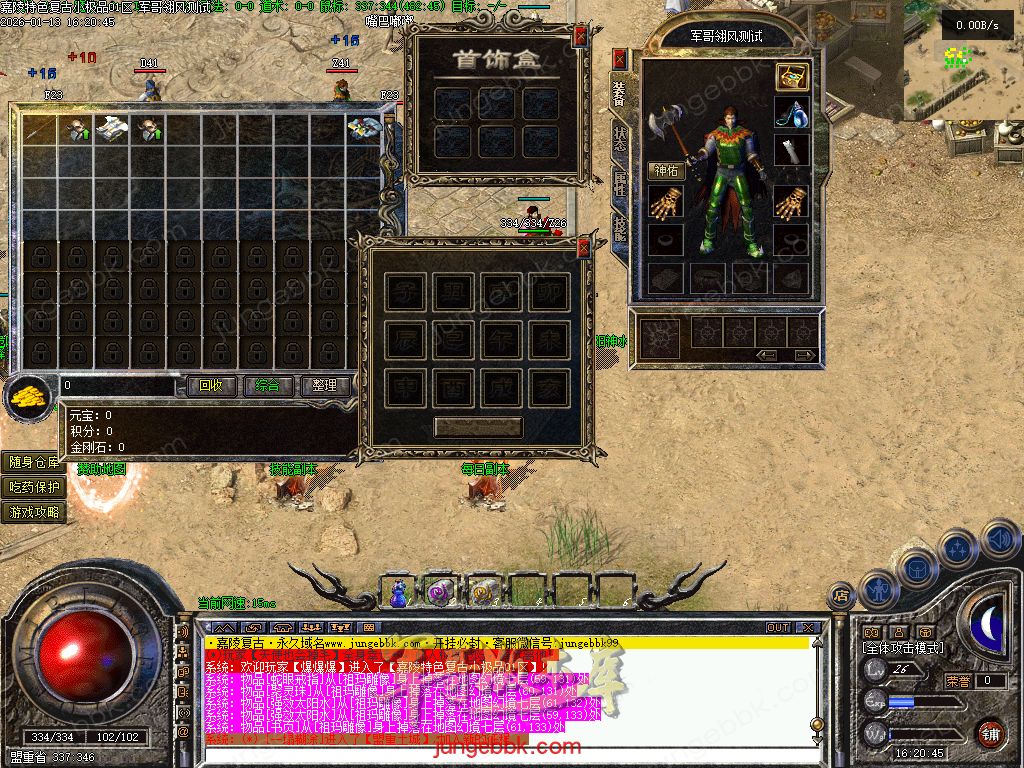Close the 首饰盒 jewelry box window

coord(581,38)
